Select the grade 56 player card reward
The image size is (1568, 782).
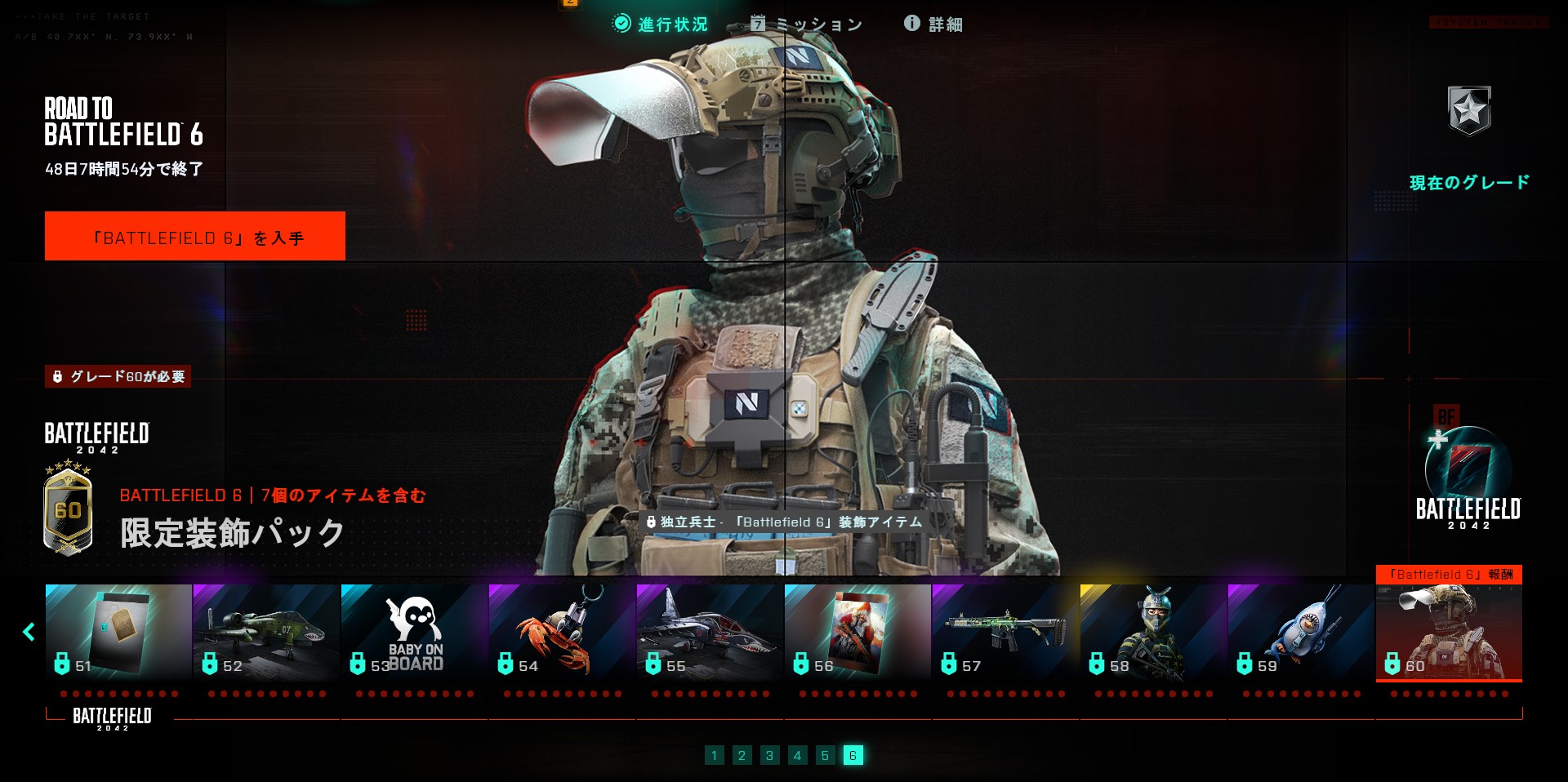[857, 632]
